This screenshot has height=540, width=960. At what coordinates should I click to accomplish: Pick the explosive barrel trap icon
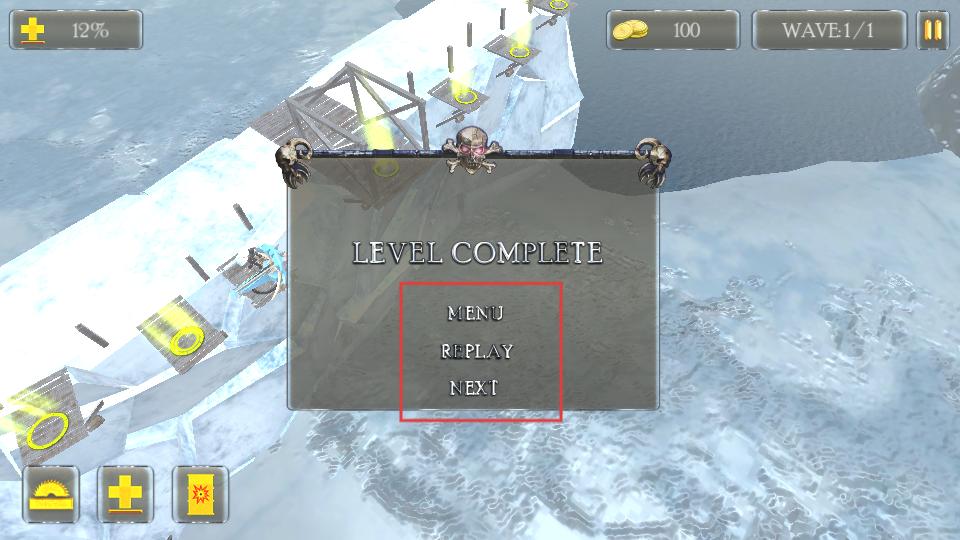coord(200,494)
